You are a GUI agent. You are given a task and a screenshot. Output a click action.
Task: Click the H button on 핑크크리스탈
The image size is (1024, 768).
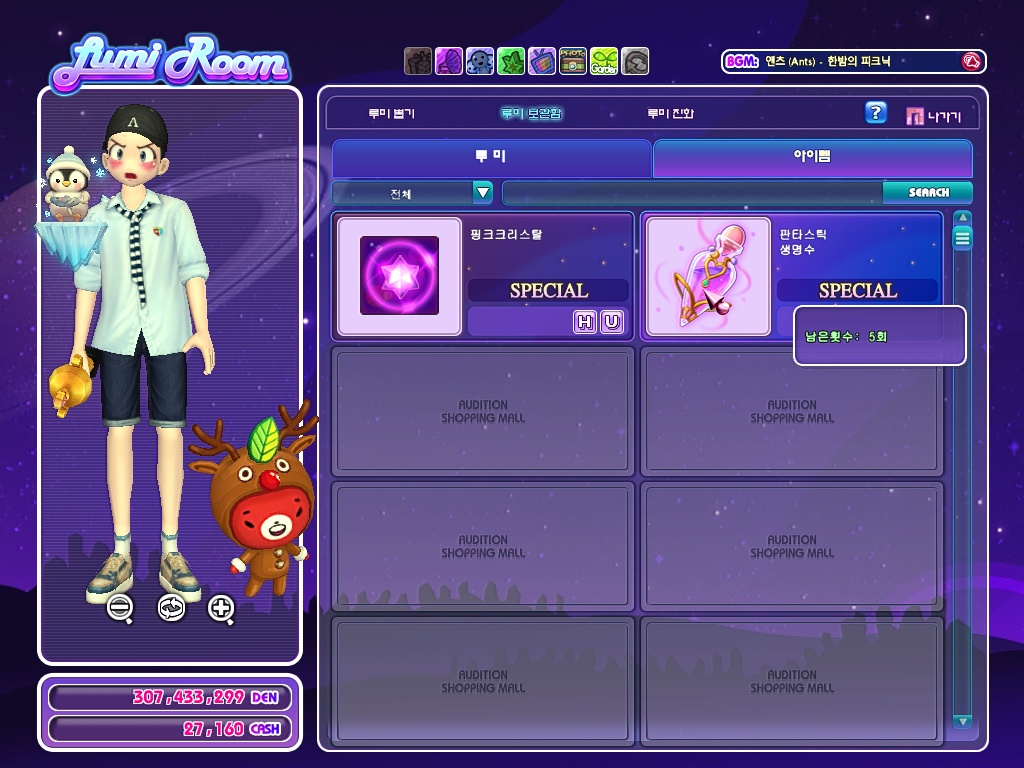(x=584, y=321)
